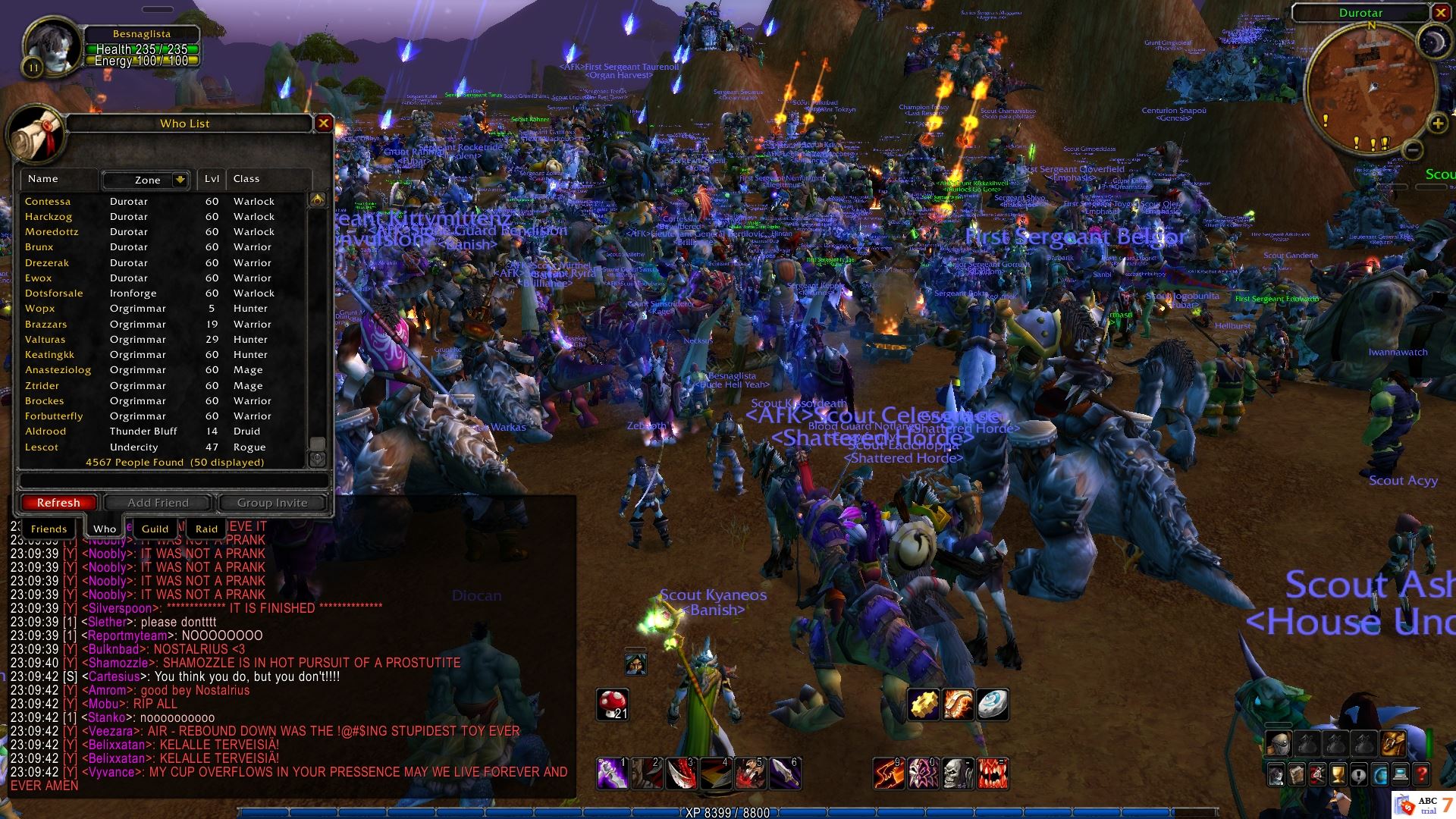Activate the ability in action slot 1

click(611, 774)
